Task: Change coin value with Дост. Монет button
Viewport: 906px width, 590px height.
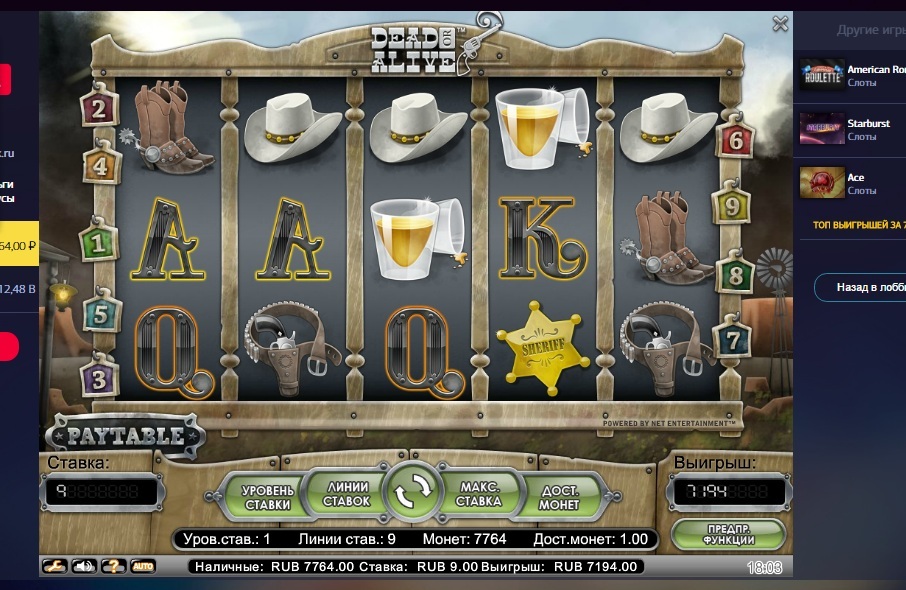Action: click(x=558, y=496)
